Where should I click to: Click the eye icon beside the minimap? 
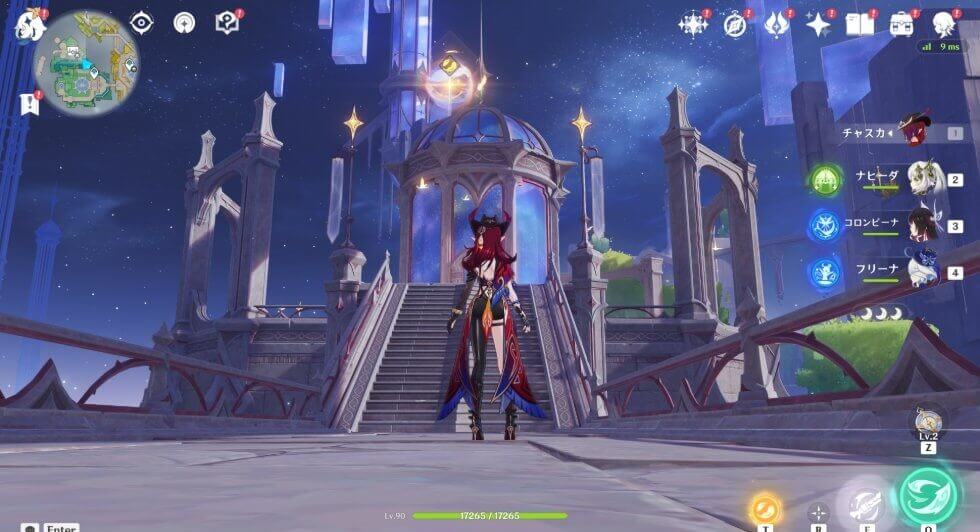[142, 22]
